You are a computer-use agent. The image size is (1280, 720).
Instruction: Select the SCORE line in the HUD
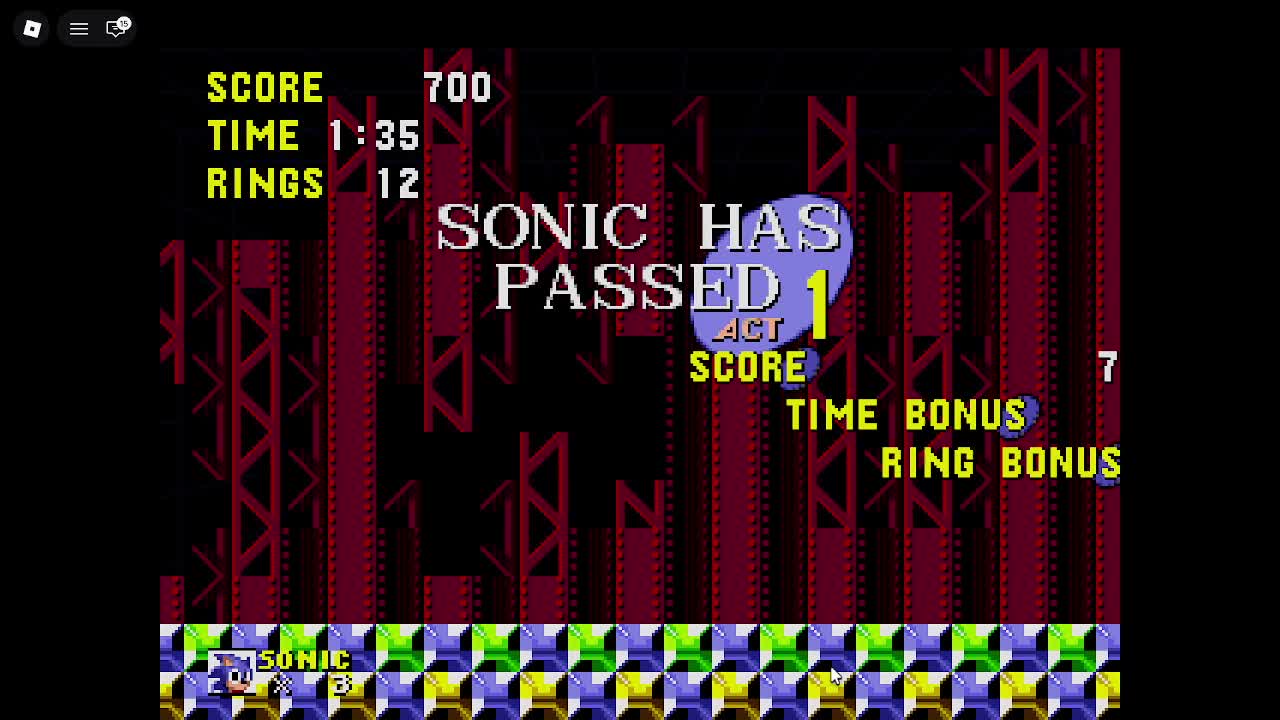coord(265,88)
